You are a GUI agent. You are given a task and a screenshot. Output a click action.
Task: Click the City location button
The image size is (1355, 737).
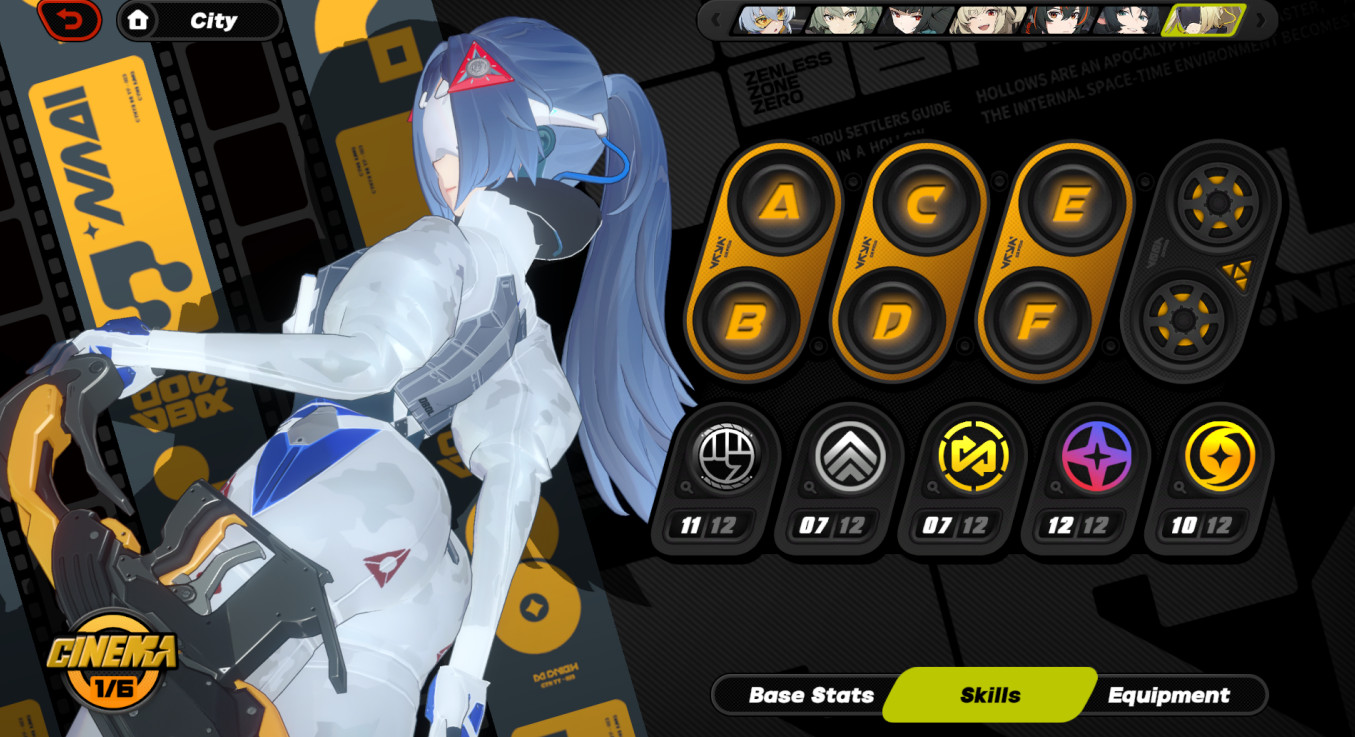[x=214, y=21]
